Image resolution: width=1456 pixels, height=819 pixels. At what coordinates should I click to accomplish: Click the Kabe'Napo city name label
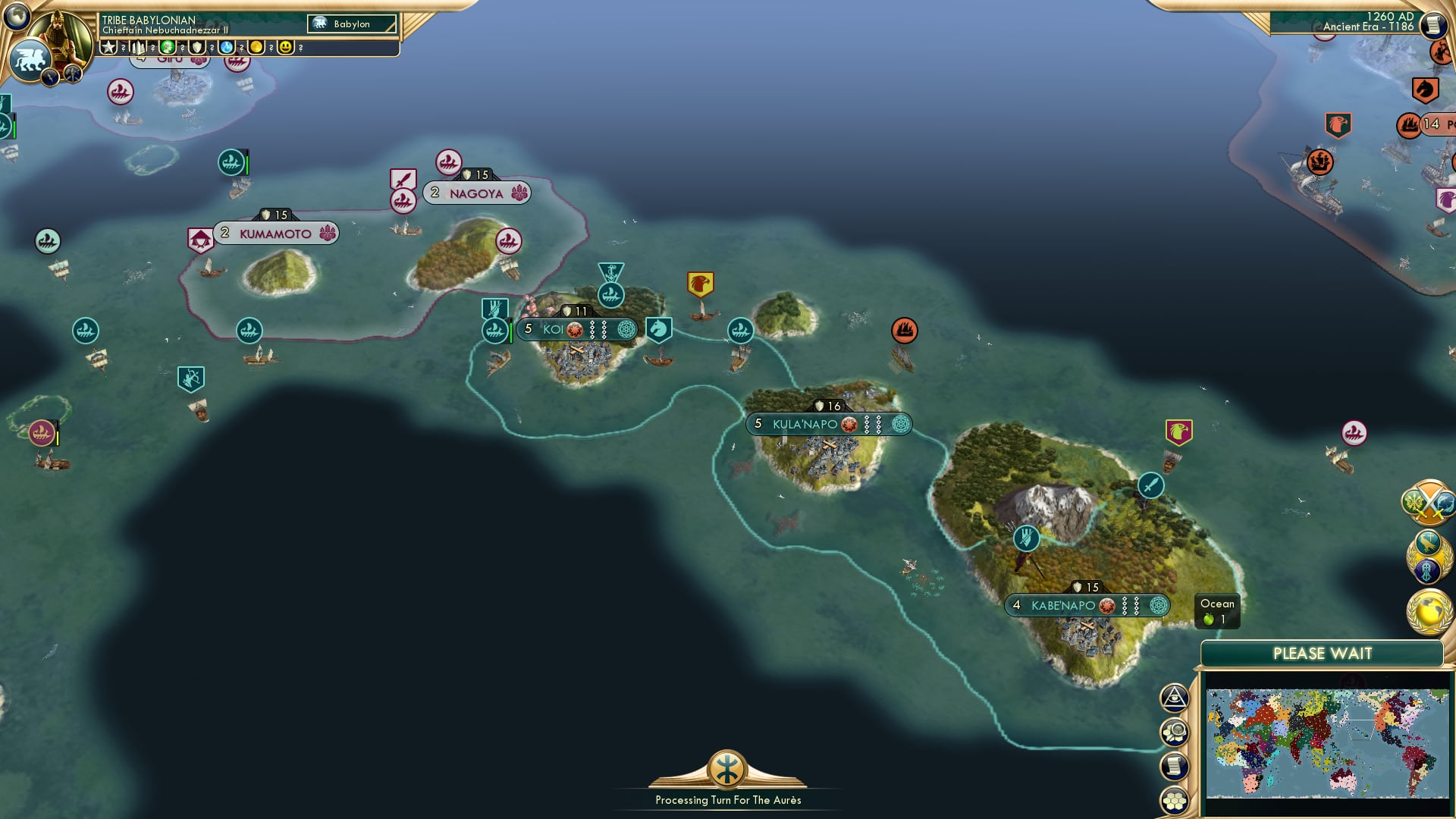(1065, 605)
